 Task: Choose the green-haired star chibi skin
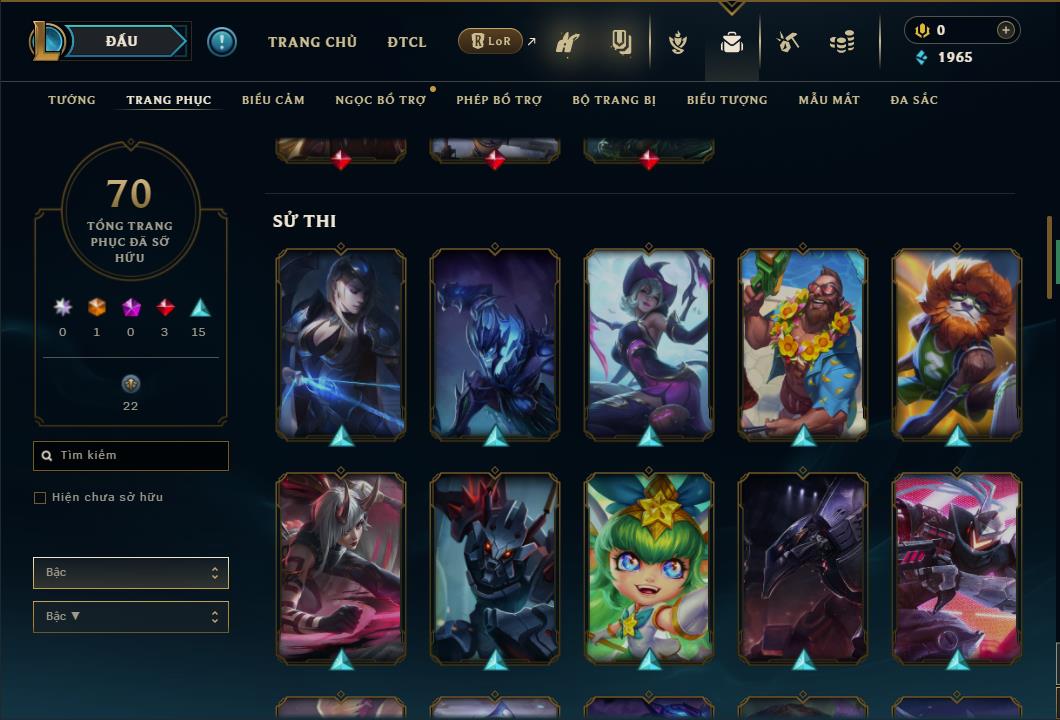pos(649,566)
